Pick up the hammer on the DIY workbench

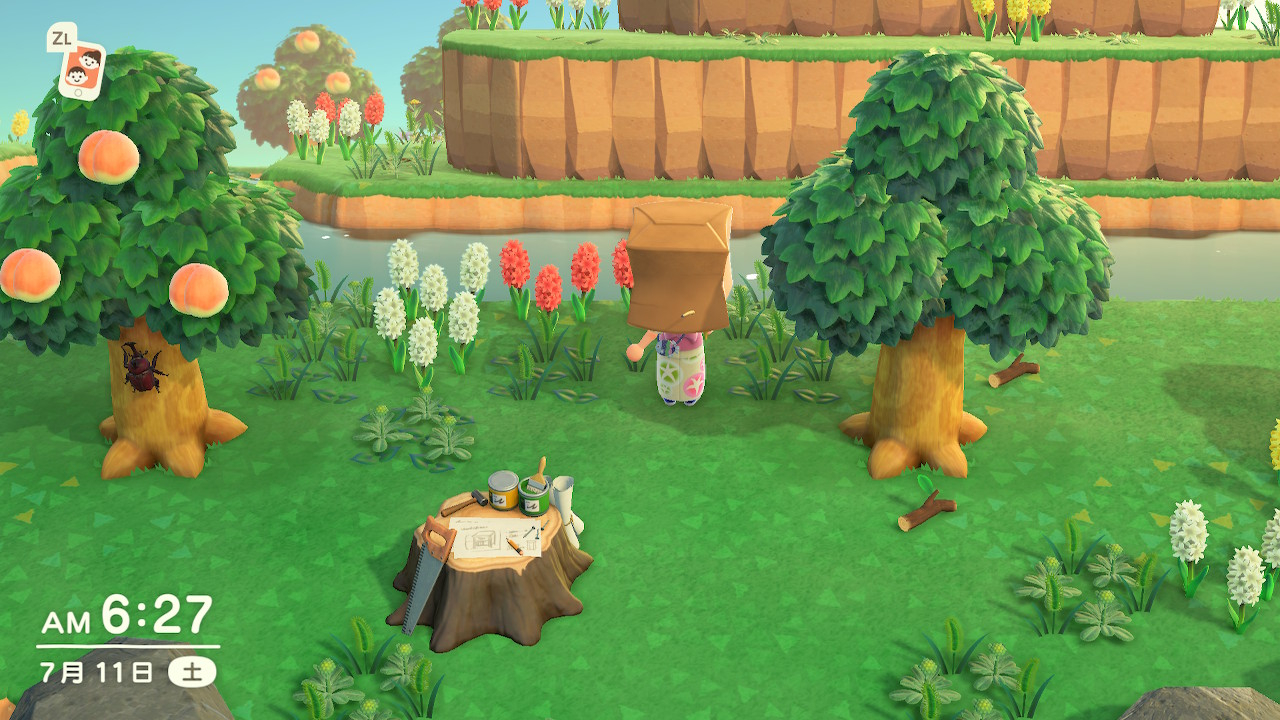[463, 499]
